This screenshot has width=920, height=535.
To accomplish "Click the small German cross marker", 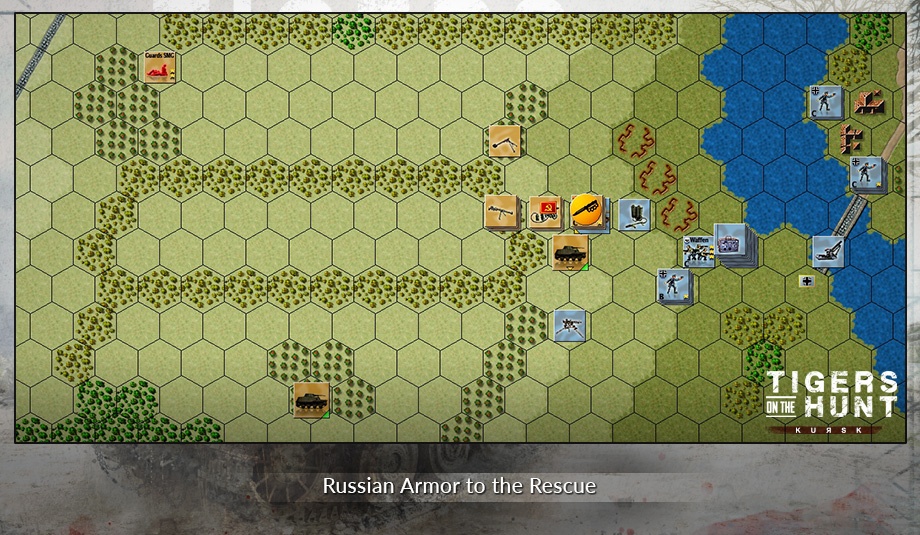I will (x=806, y=281).
